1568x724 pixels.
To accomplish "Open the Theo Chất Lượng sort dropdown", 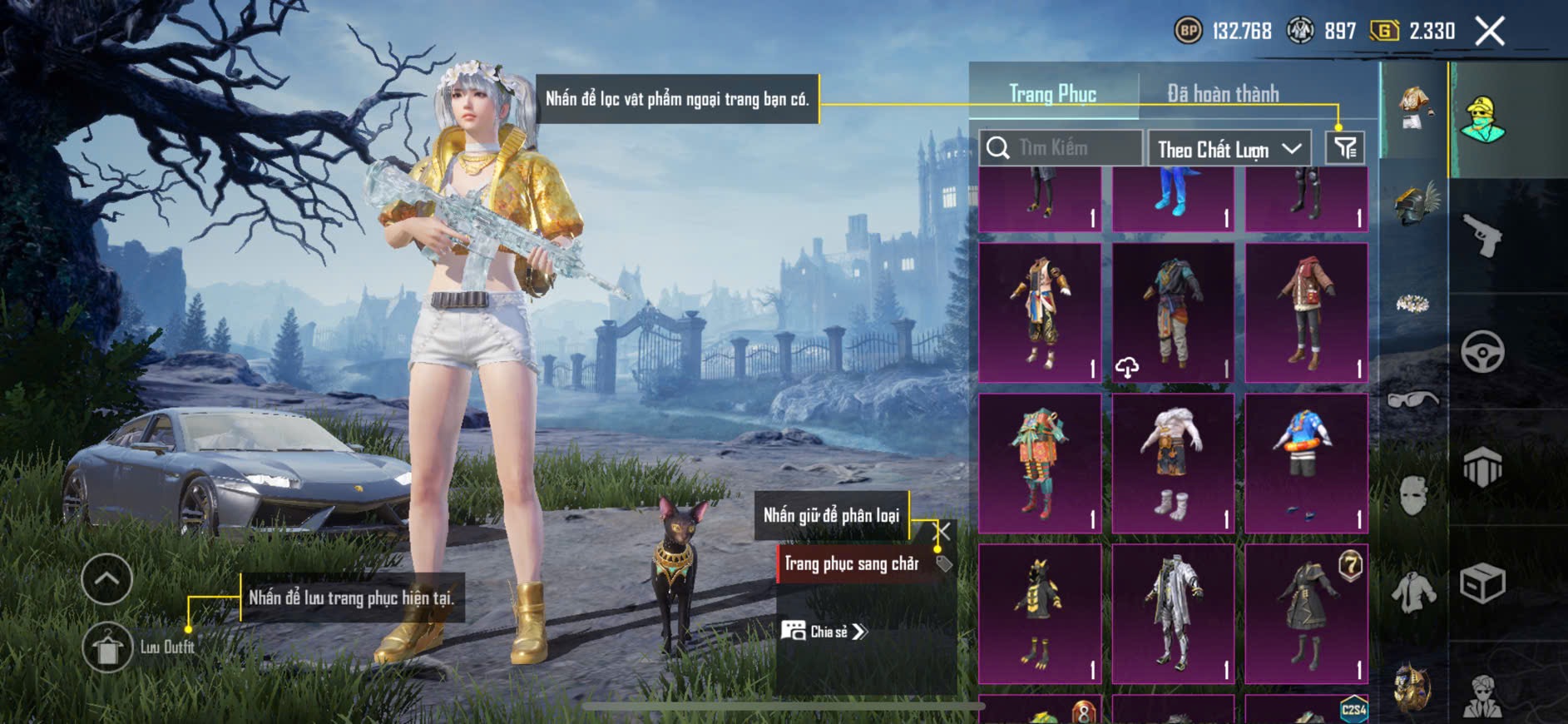I will pos(1228,149).
